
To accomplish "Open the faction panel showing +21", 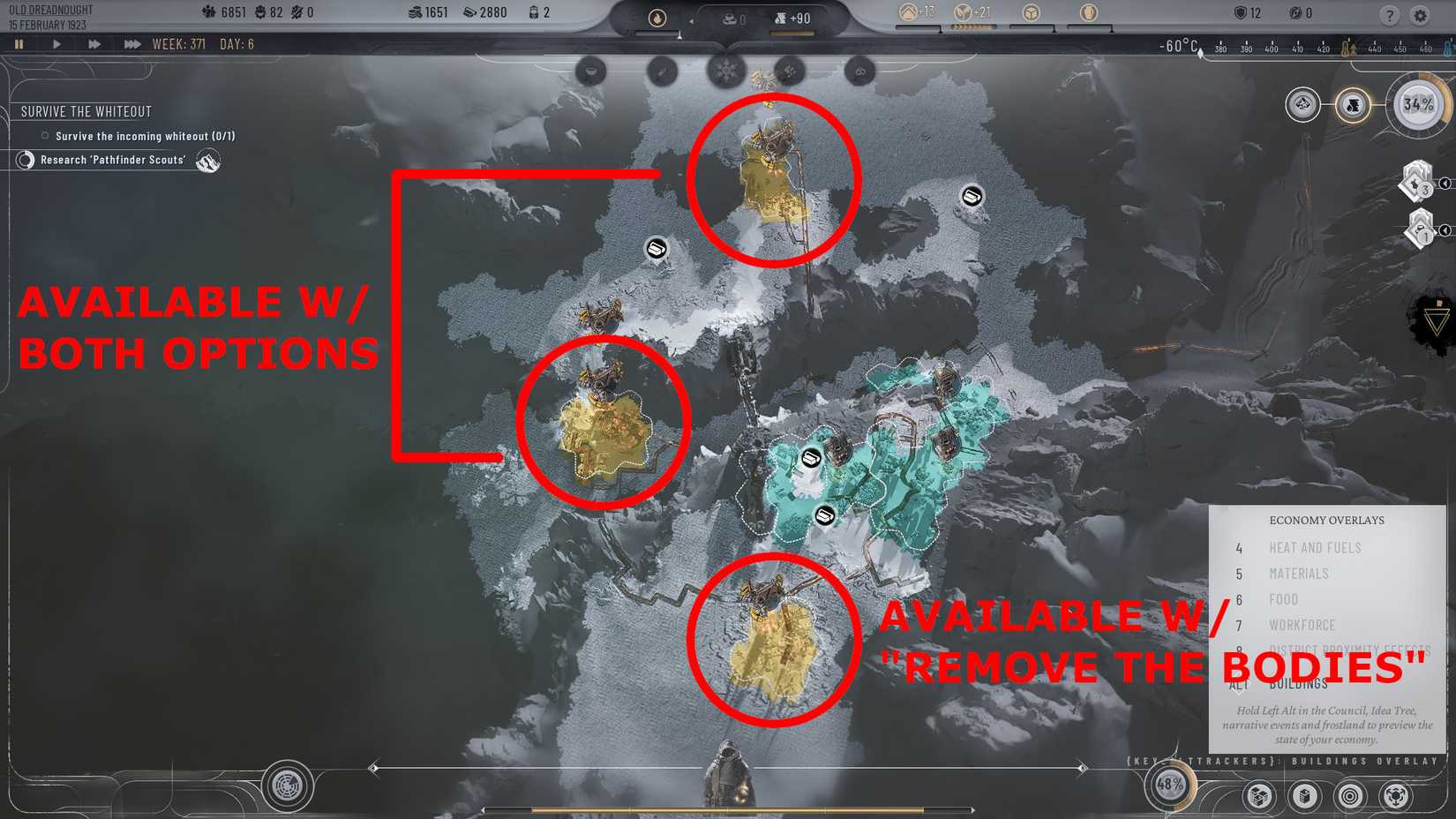I will tap(965, 14).
